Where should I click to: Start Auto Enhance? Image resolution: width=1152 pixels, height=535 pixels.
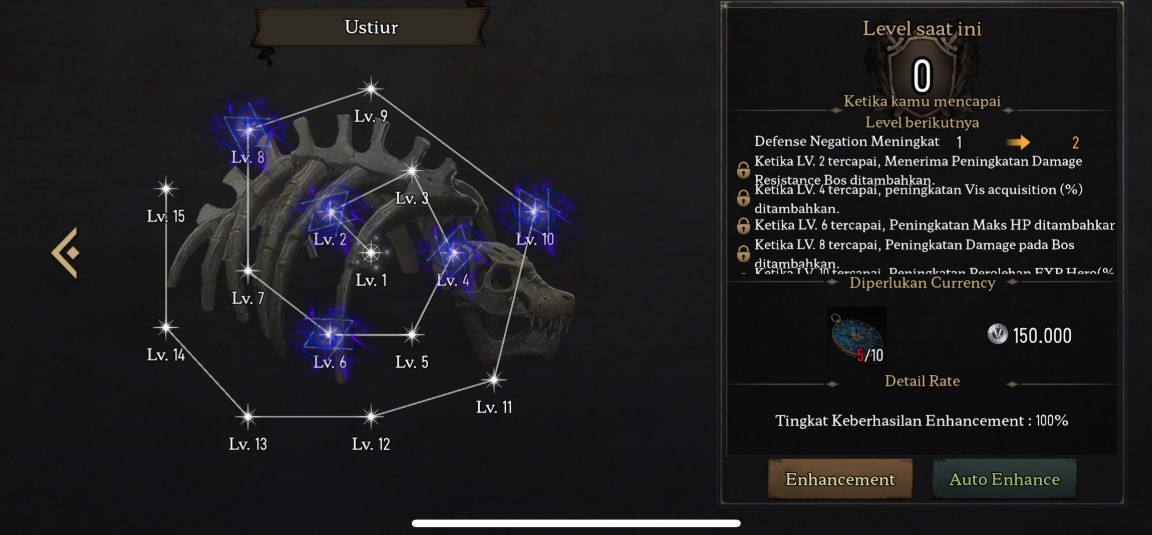[1004, 479]
